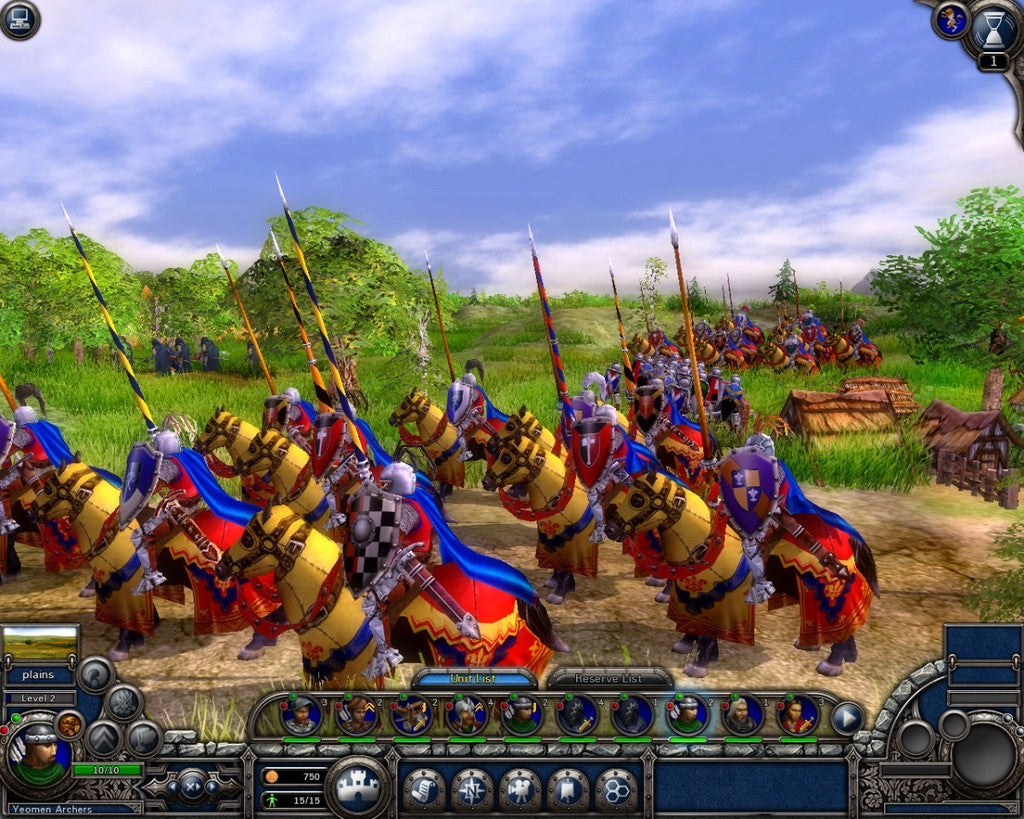Open the scroll icon button
Image resolution: width=1024 pixels, height=819 pixels.
(x=424, y=789)
